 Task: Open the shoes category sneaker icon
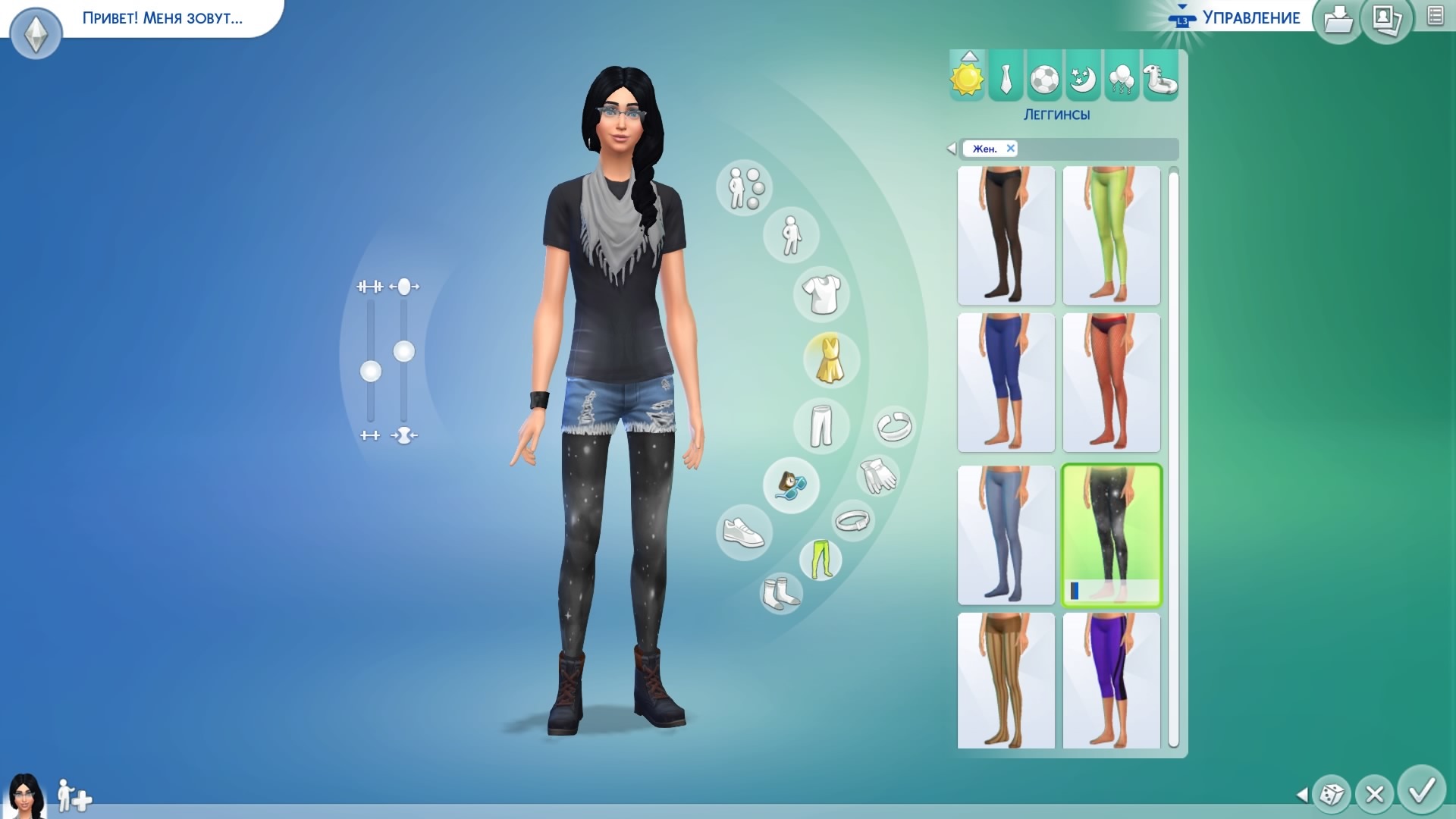(x=743, y=532)
